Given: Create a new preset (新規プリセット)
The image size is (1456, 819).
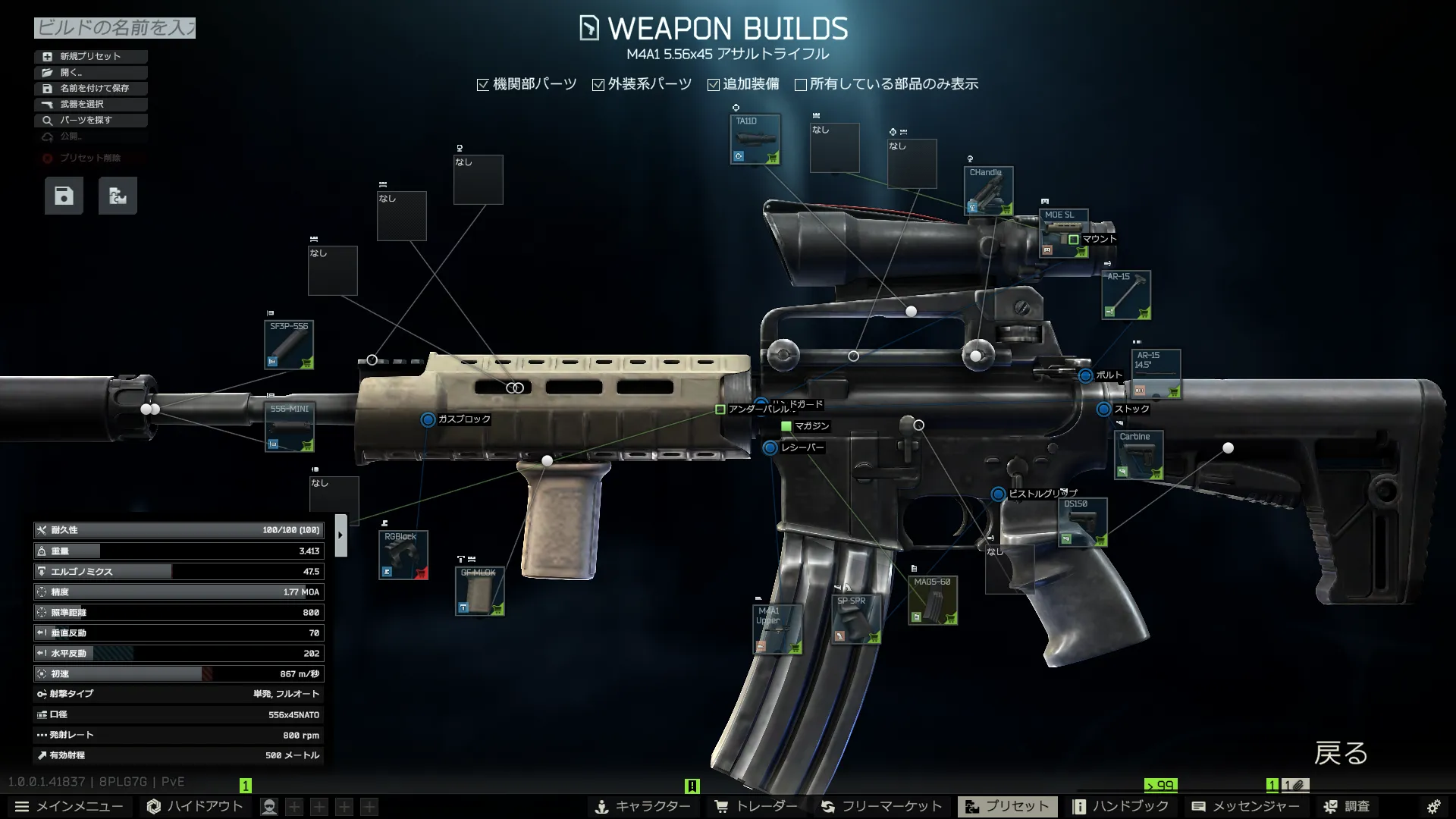Looking at the screenshot, I should pyautogui.click(x=90, y=56).
